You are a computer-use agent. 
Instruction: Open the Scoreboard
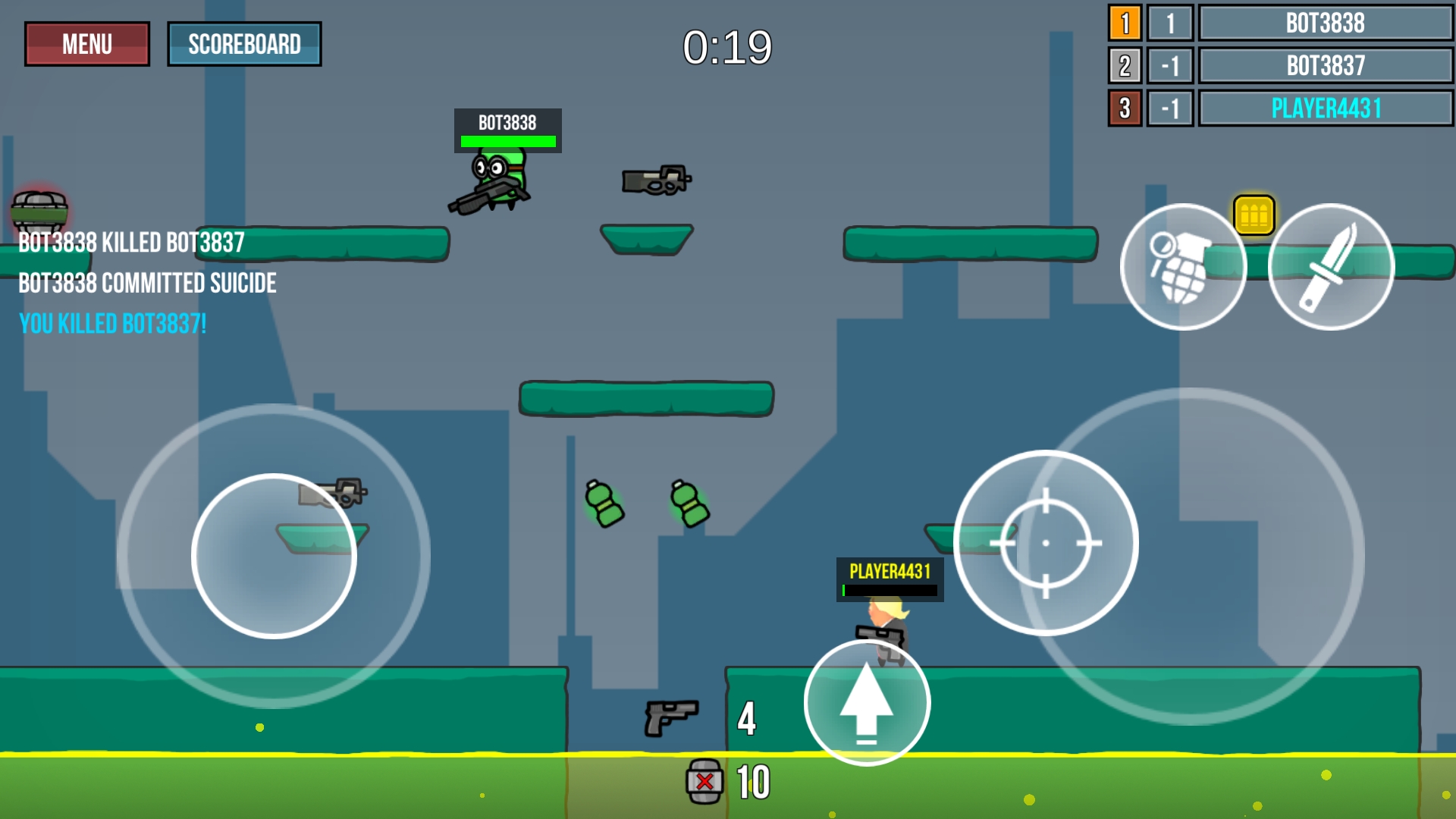pos(244,43)
